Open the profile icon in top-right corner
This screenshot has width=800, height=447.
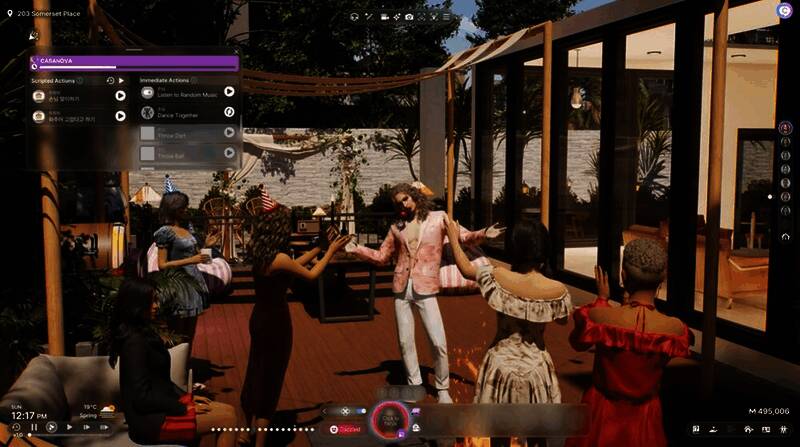(x=783, y=9)
